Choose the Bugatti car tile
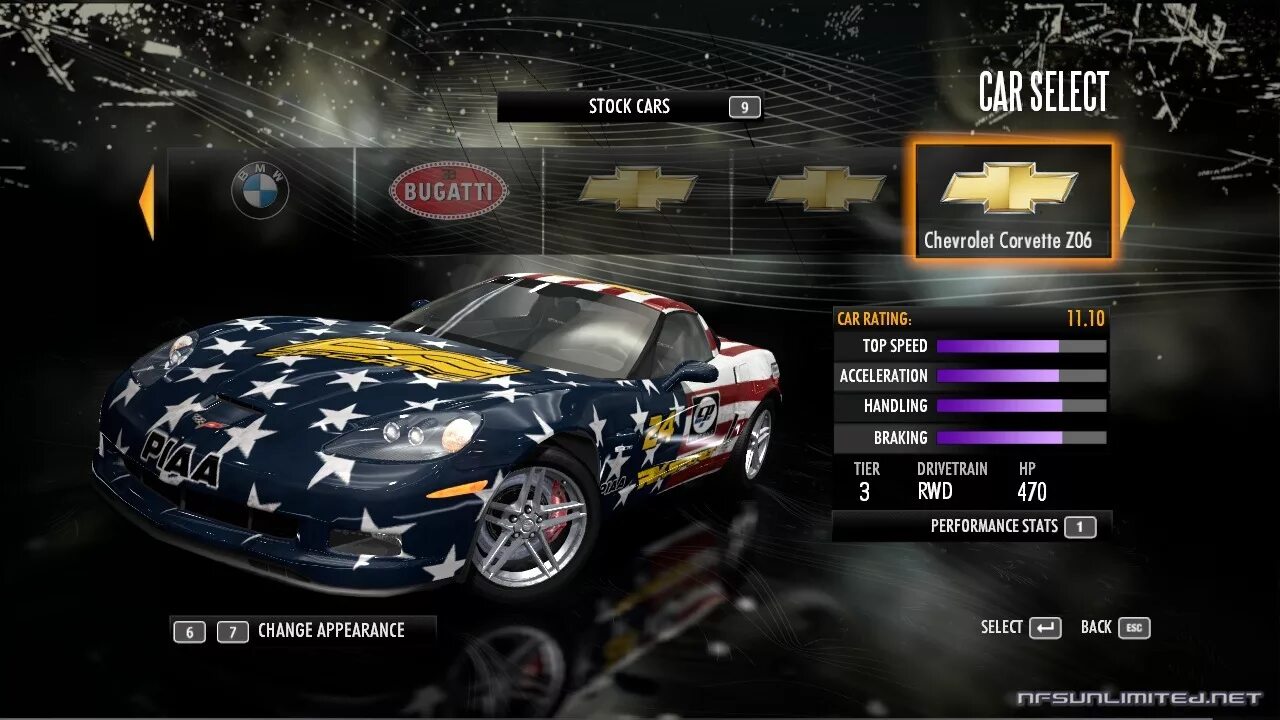 click(x=448, y=191)
